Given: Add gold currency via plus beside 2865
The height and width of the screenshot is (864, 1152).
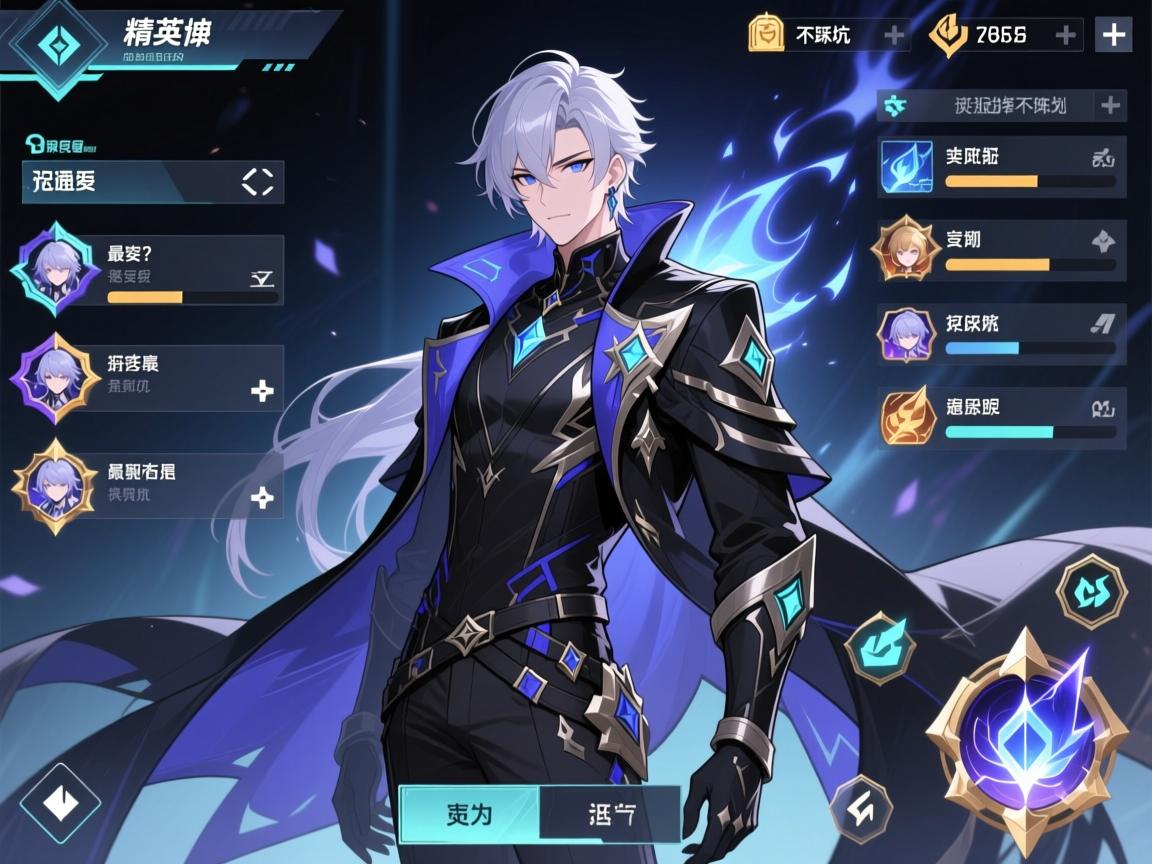Looking at the screenshot, I should [x=1066, y=35].
